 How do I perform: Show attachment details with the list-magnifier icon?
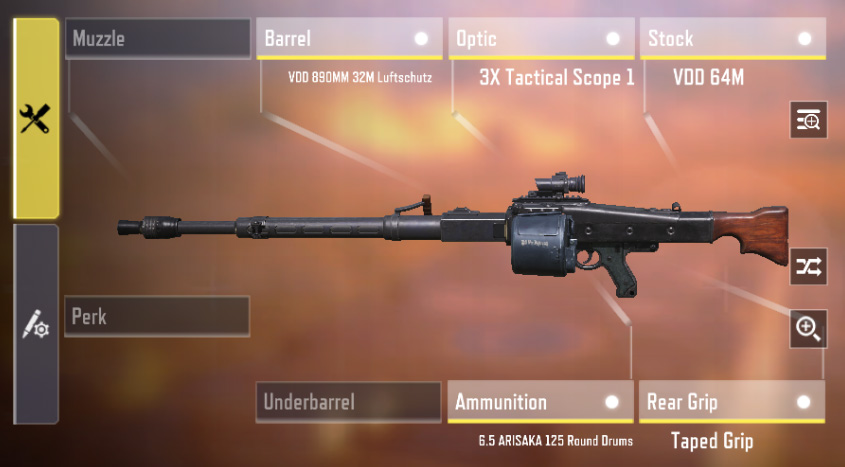808,120
